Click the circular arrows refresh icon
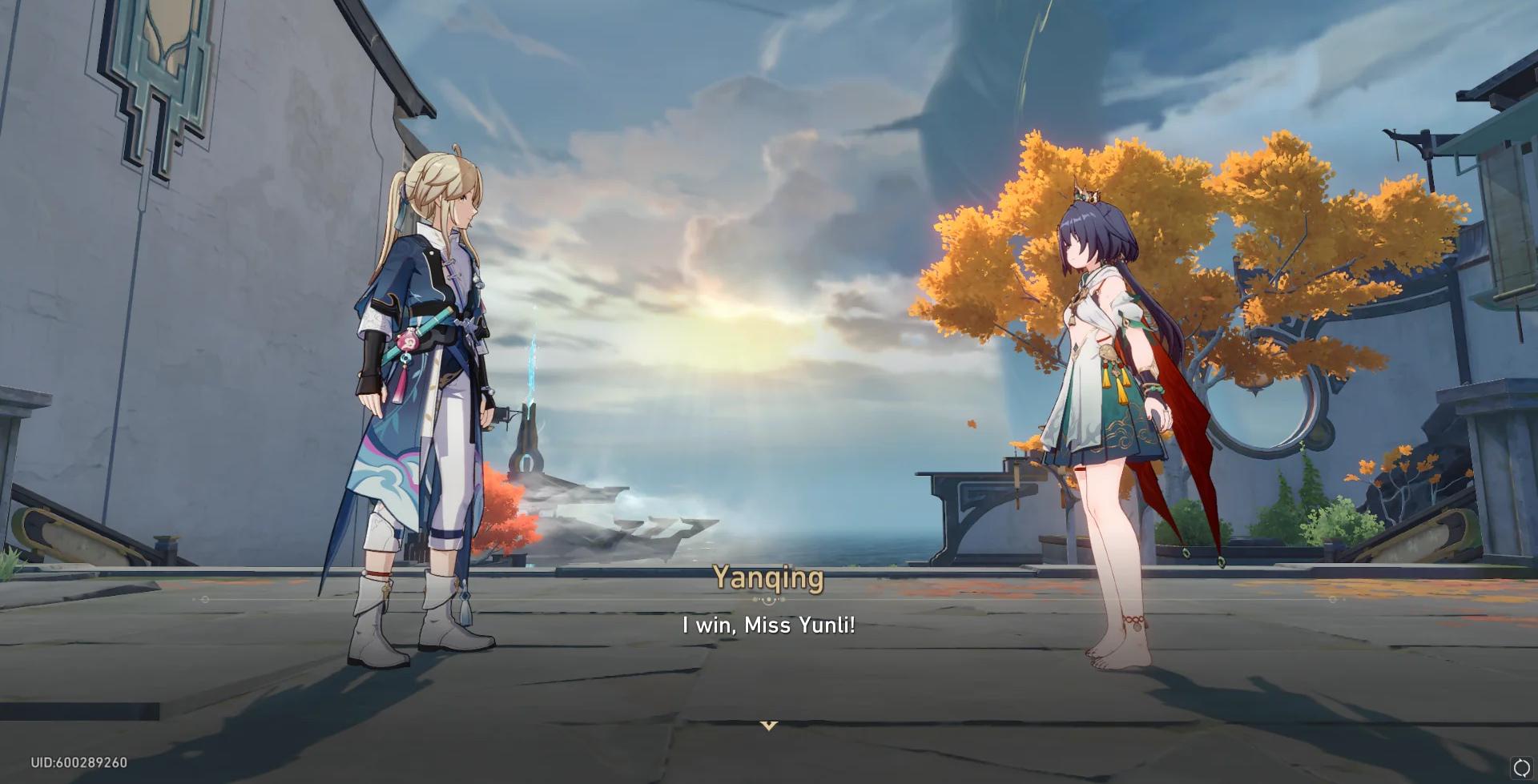Screen dimensions: 1538x784 click(x=1521, y=767)
